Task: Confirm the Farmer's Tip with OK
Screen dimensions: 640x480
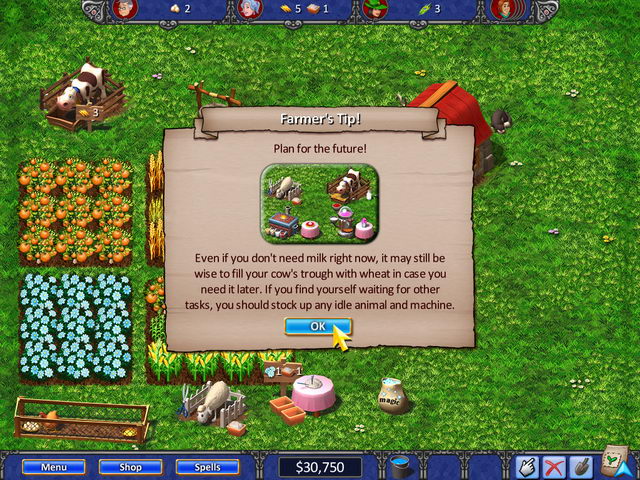Action: (318, 326)
